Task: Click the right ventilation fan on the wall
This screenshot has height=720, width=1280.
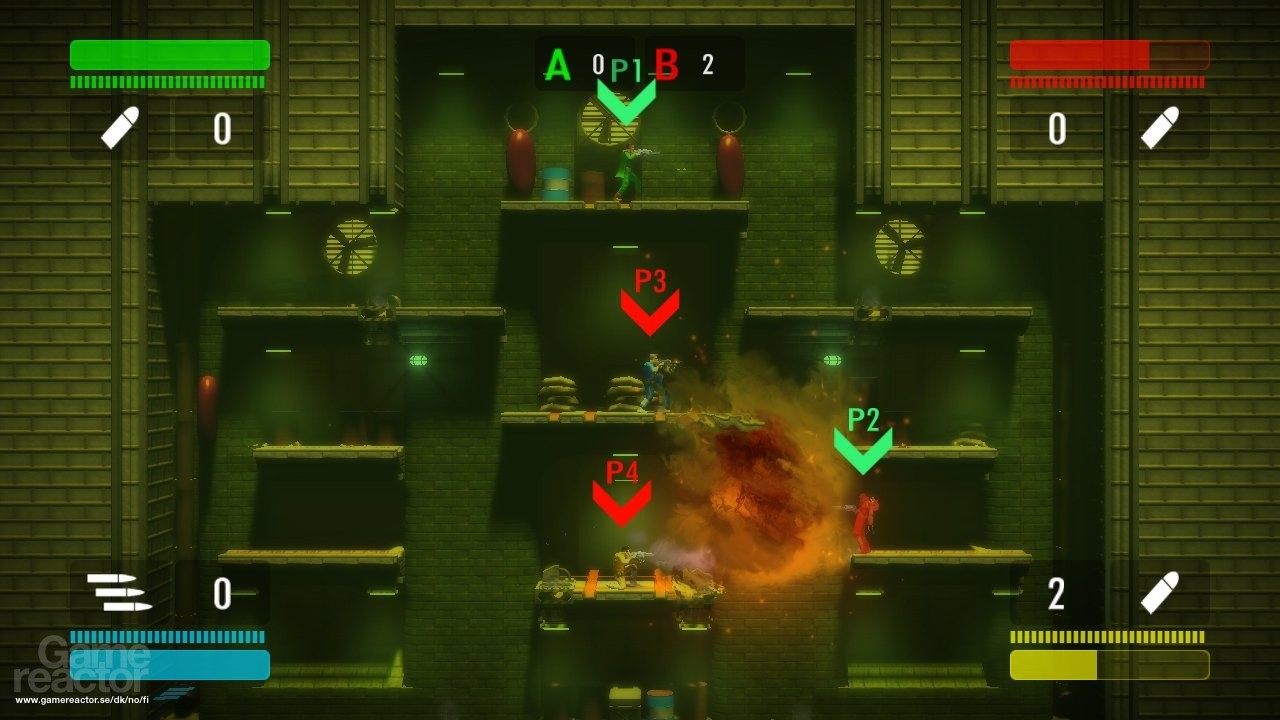Action: click(x=898, y=246)
